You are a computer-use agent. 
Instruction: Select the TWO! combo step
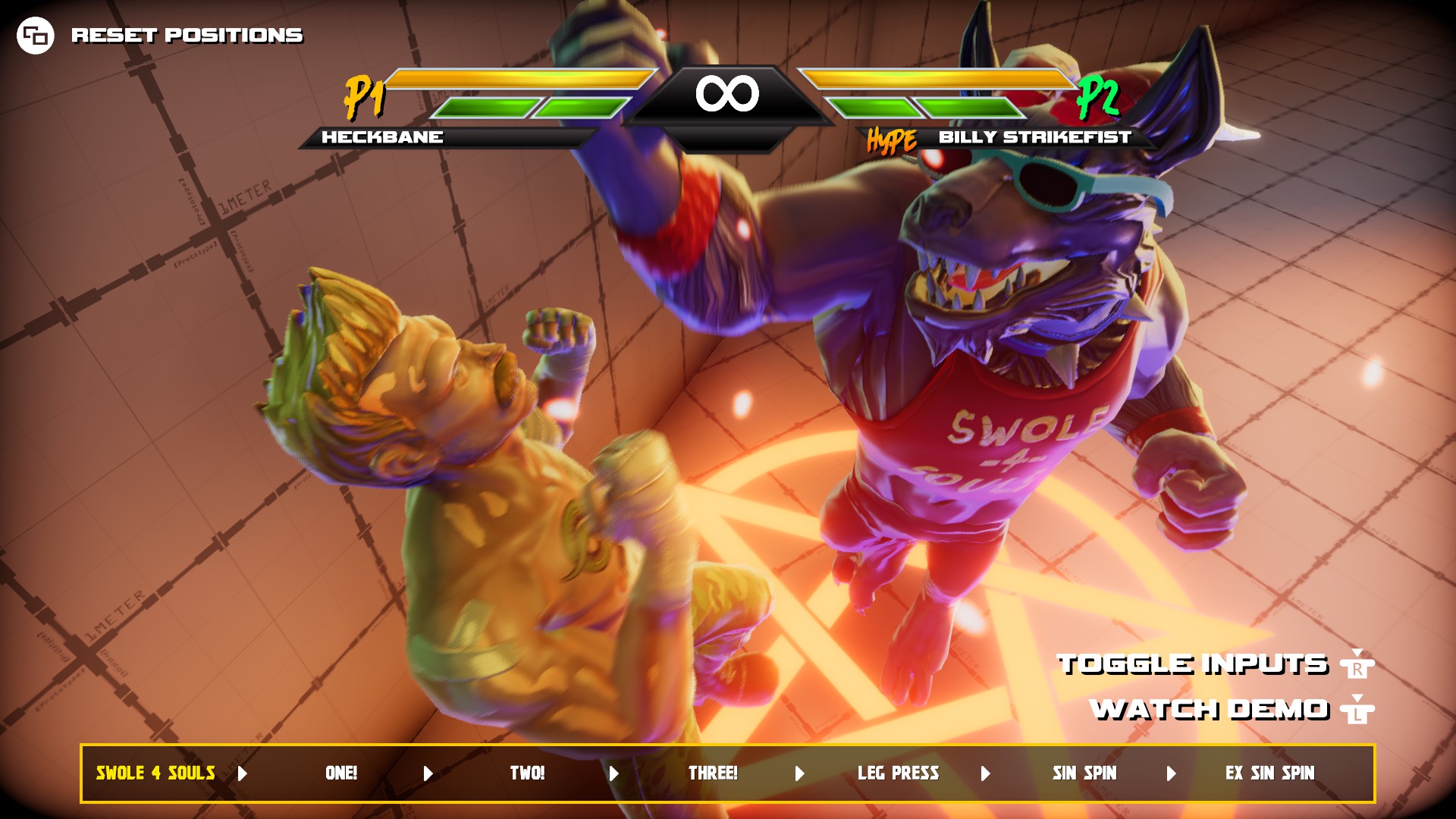tap(527, 773)
